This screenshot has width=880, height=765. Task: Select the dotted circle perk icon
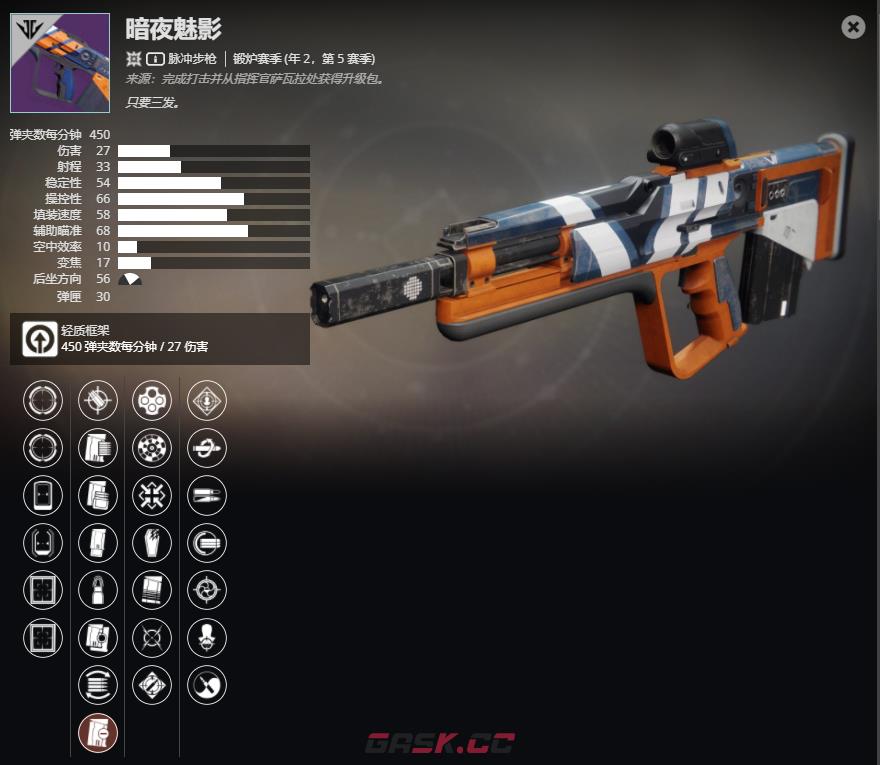coord(152,448)
